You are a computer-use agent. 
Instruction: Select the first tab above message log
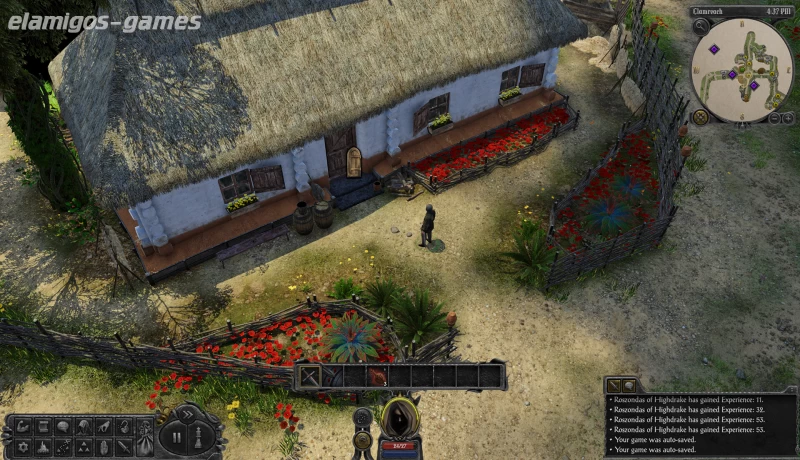[617, 385]
